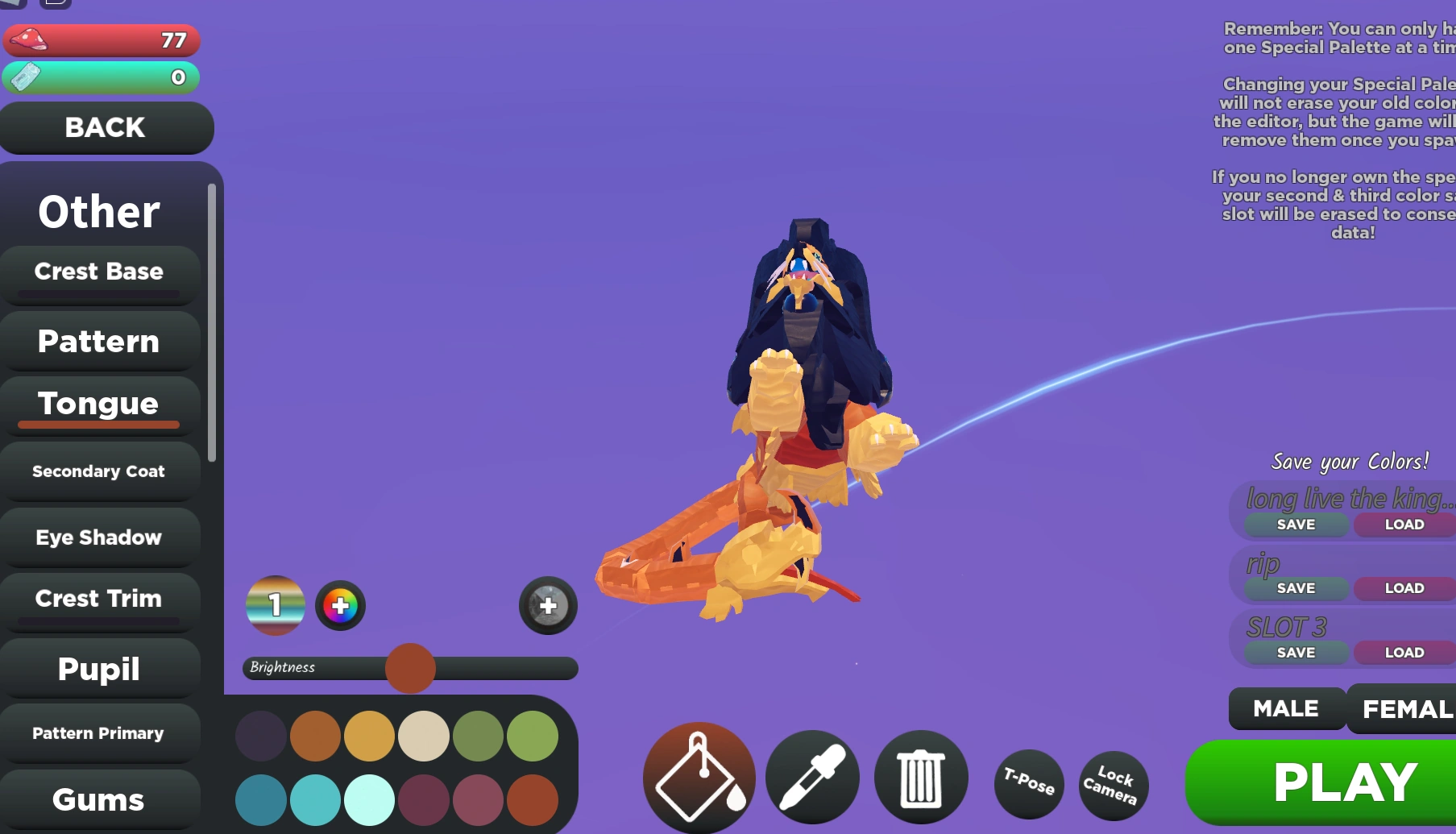Screen dimensions: 1456x834
Task: Click the rainbow plus custom color icon
Action: pos(339,605)
